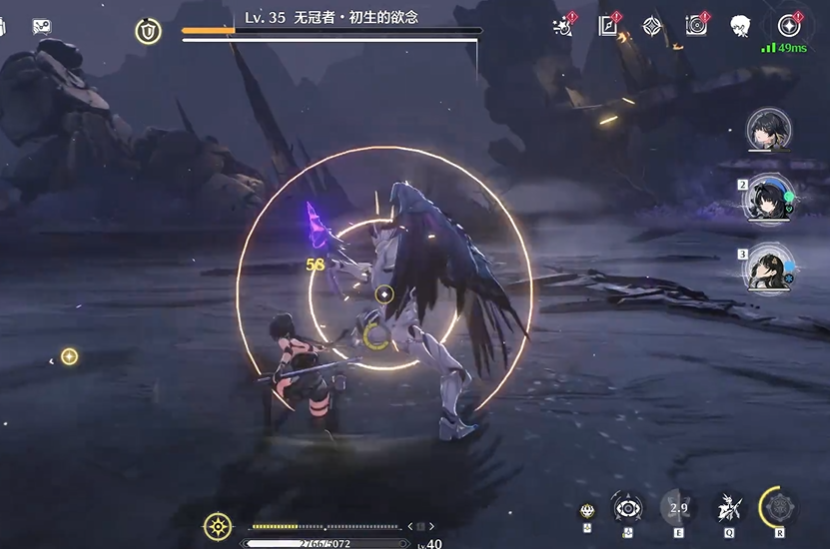
Task: Open the star compass main menu icon
Action: [x=788, y=26]
